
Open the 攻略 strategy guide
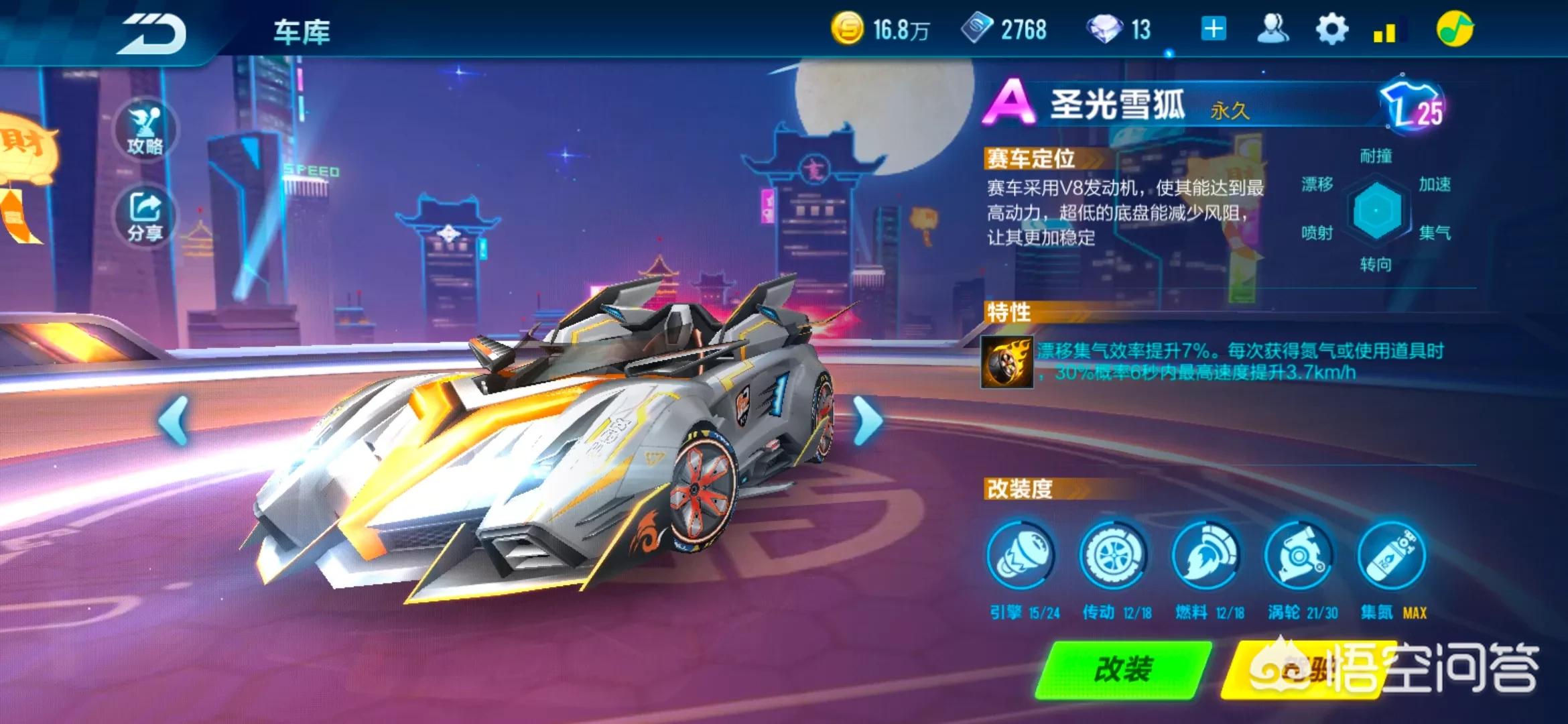pos(145,131)
